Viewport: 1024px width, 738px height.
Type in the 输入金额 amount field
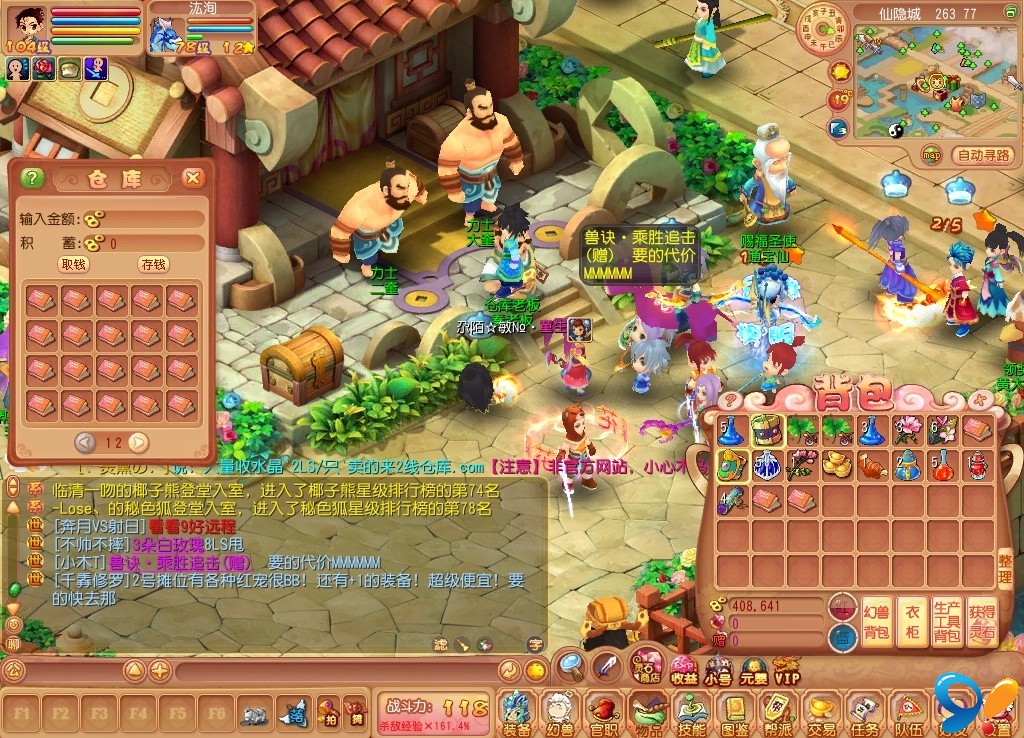click(x=150, y=219)
